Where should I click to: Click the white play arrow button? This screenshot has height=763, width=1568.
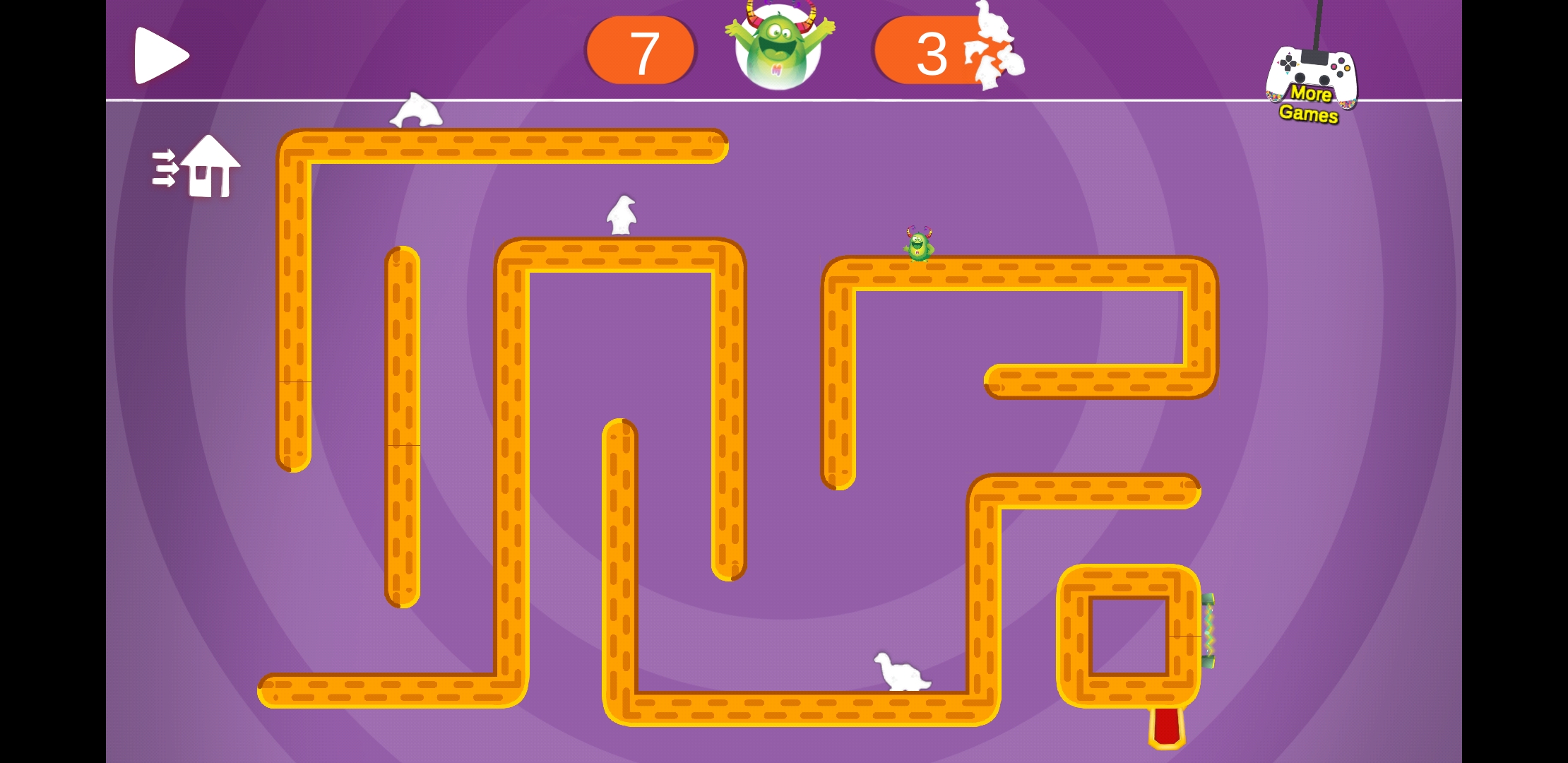pyautogui.click(x=161, y=55)
